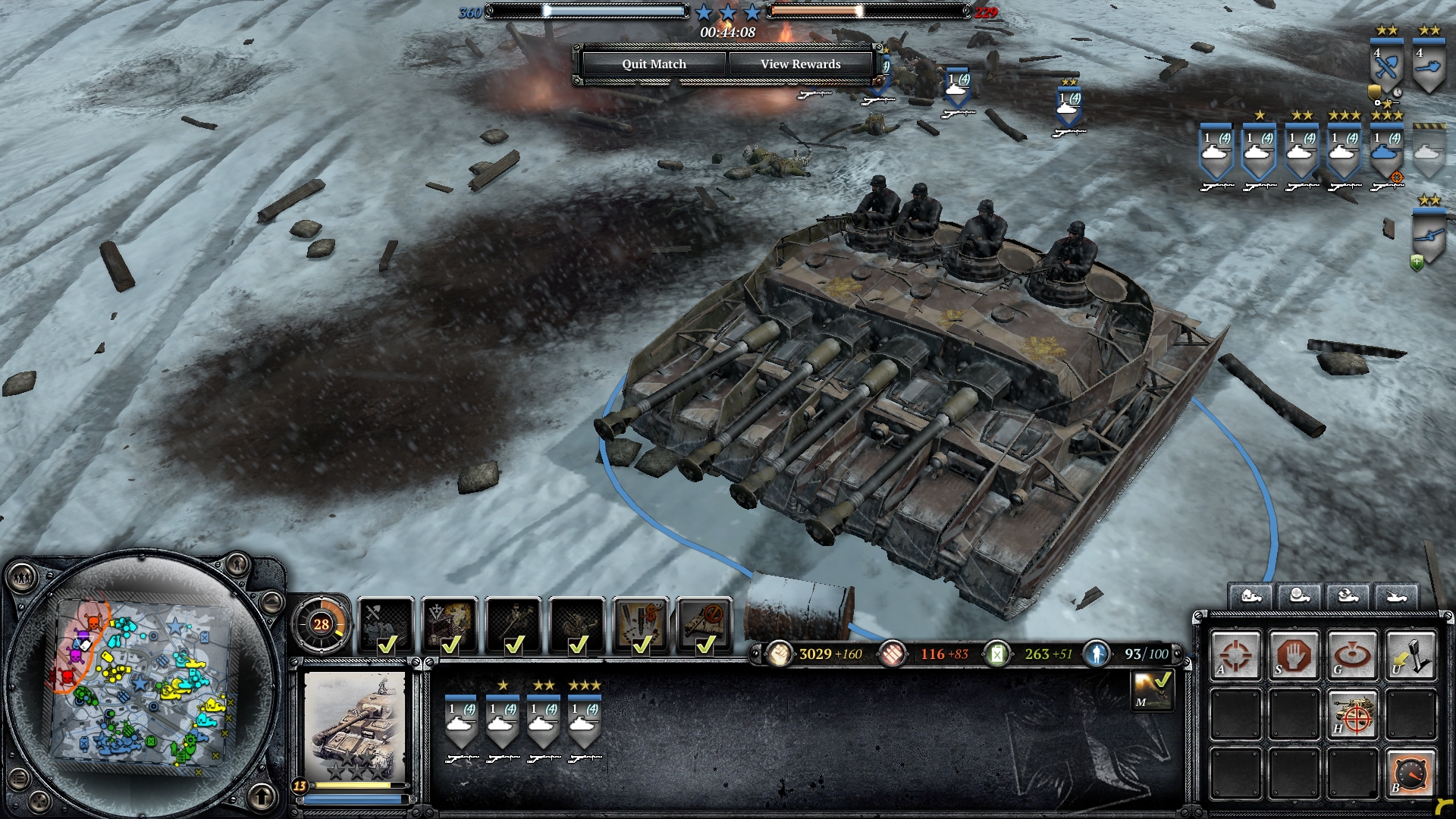Image resolution: width=1456 pixels, height=819 pixels.
Task: Trigger the speedometer Blitzkrieg ability
Action: click(1410, 773)
